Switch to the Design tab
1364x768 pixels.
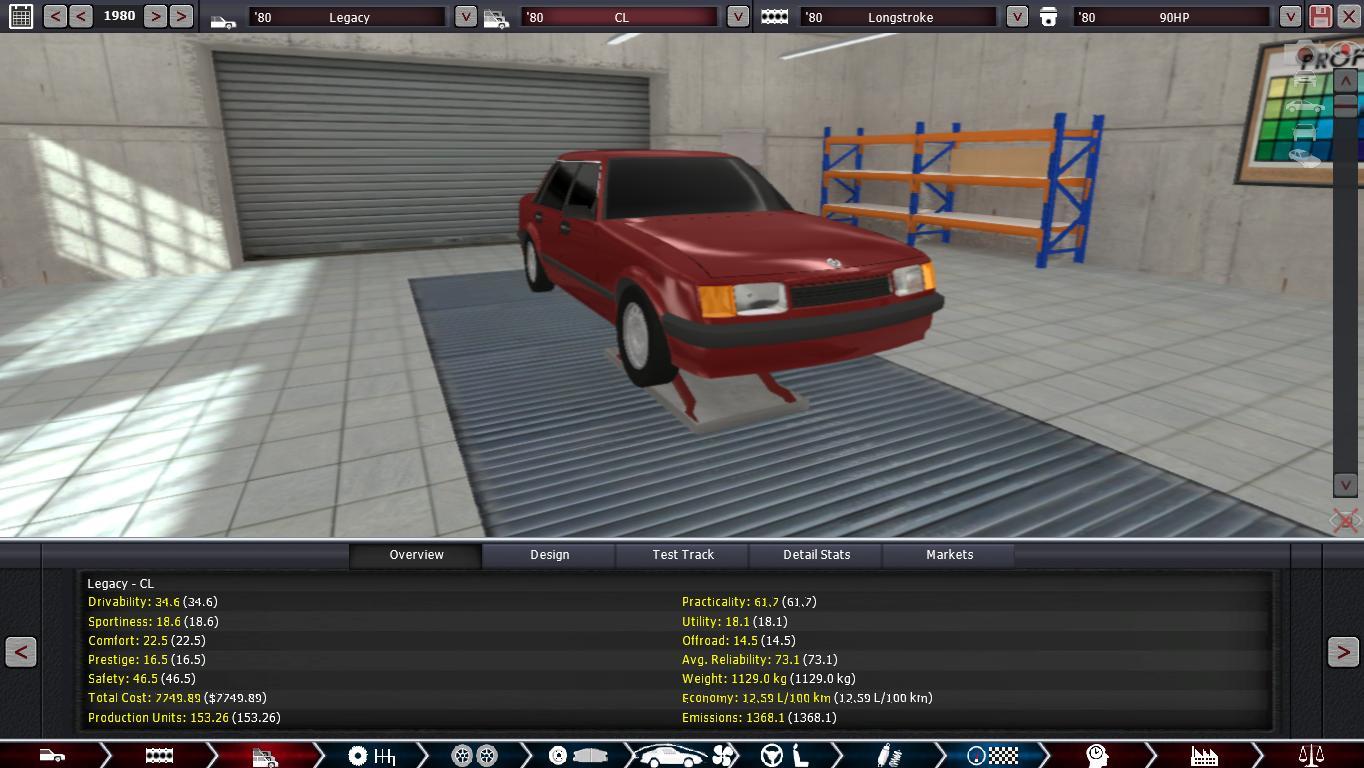click(x=549, y=555)
